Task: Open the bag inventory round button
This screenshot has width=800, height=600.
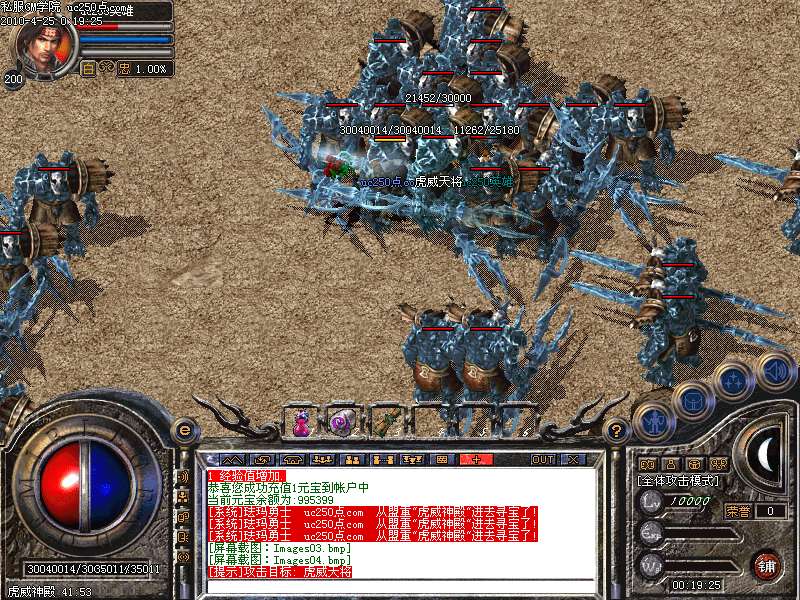Action: point(692,401)
